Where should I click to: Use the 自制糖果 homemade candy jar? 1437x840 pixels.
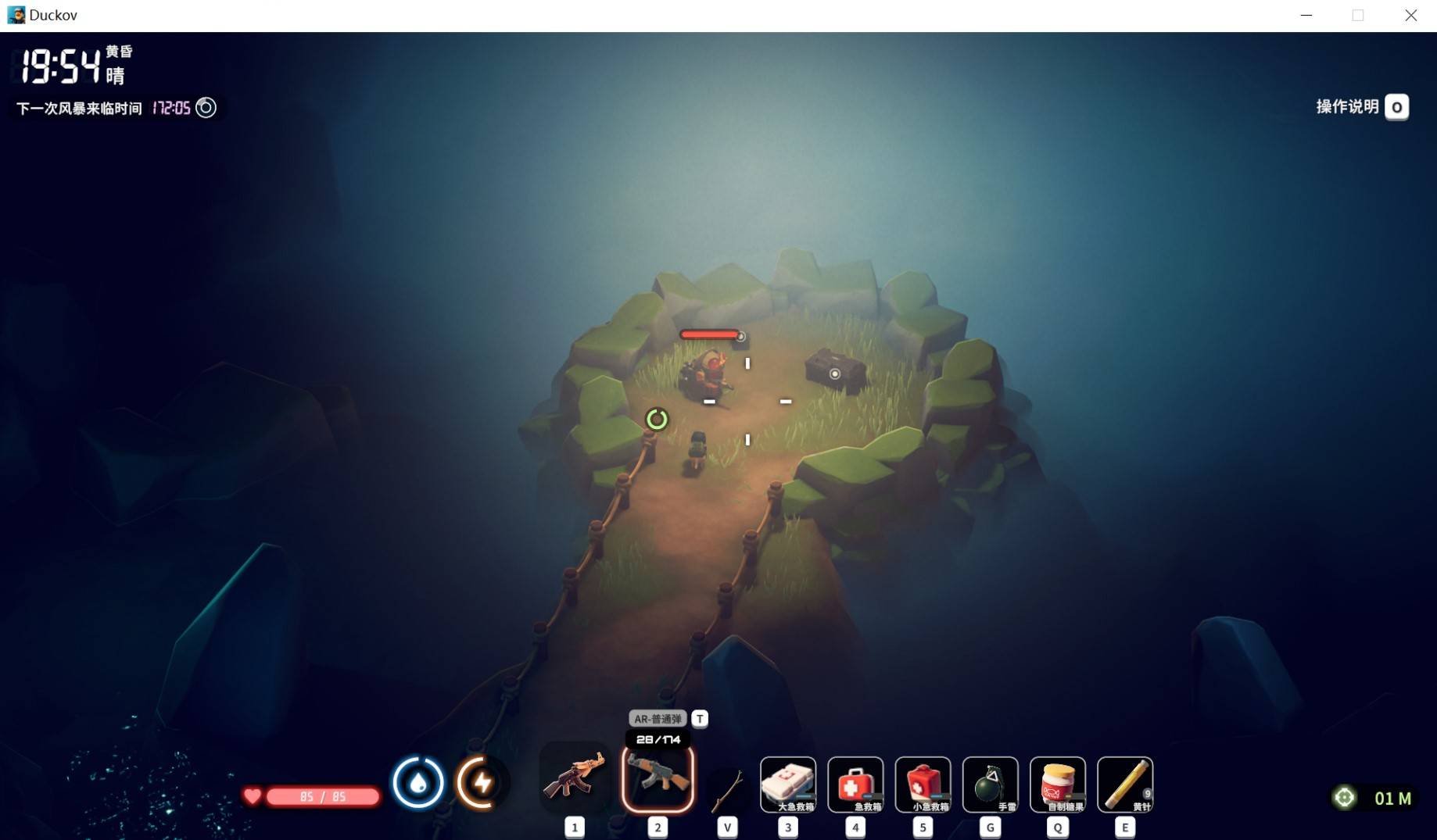[x=1057, y=784]
